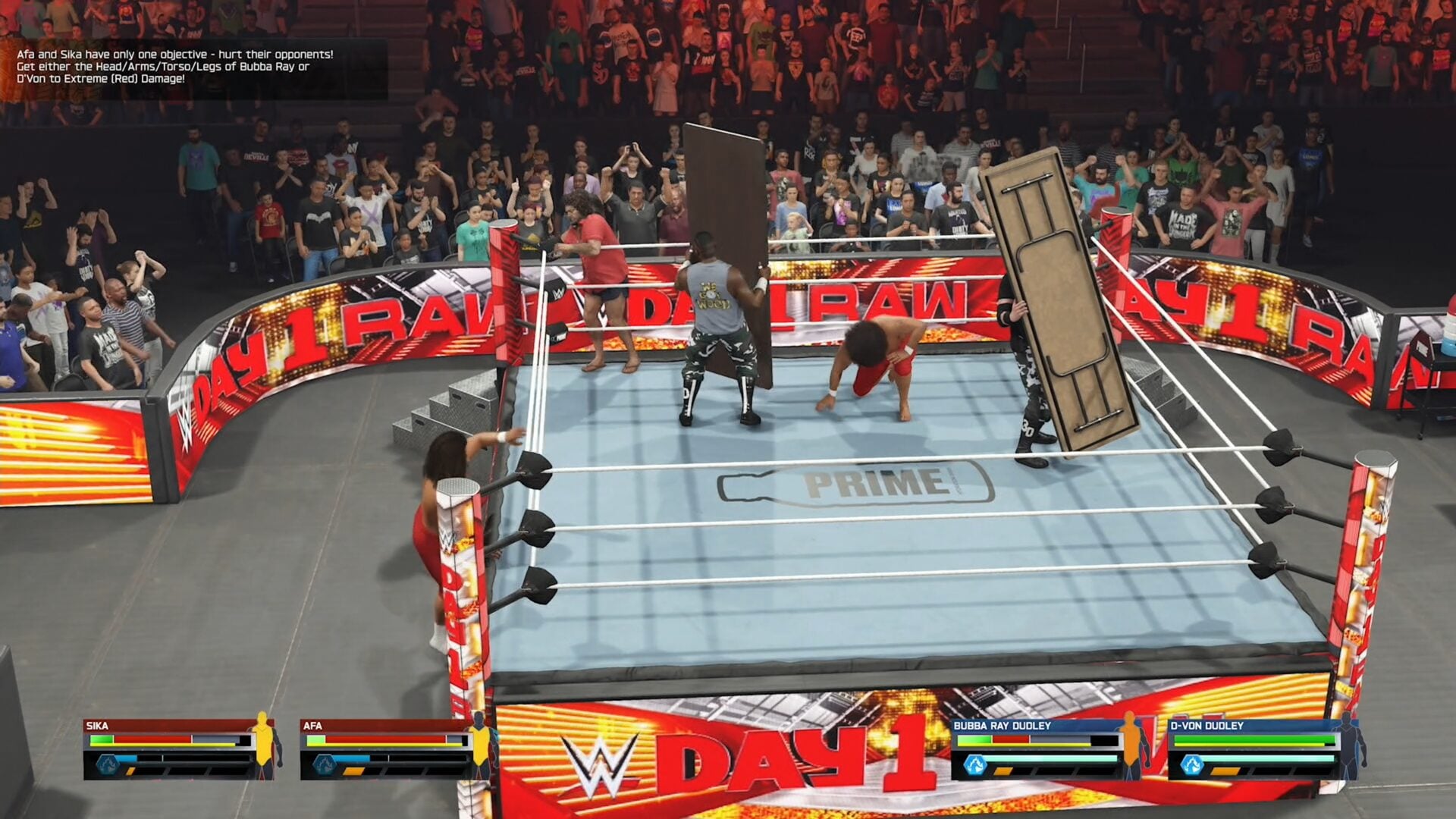
Task: Select the Afa name plate
Action: (312, 726)
